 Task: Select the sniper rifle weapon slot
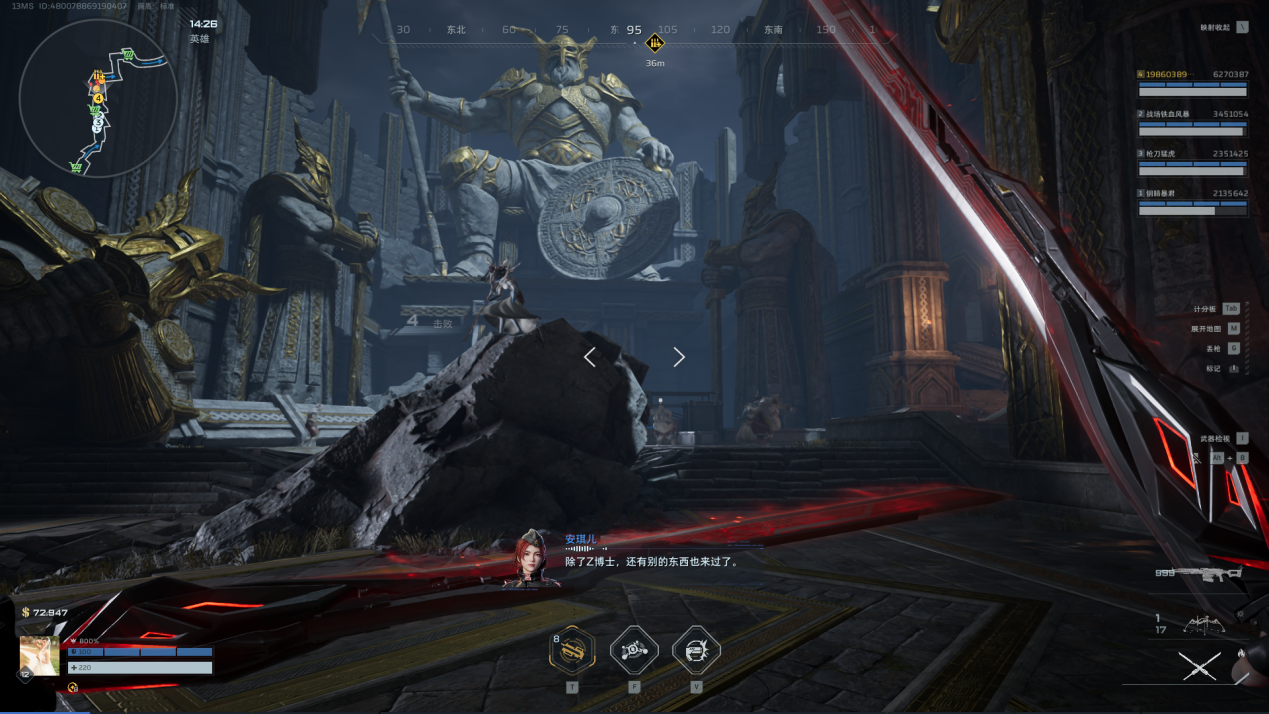(x=1210, y=574)
